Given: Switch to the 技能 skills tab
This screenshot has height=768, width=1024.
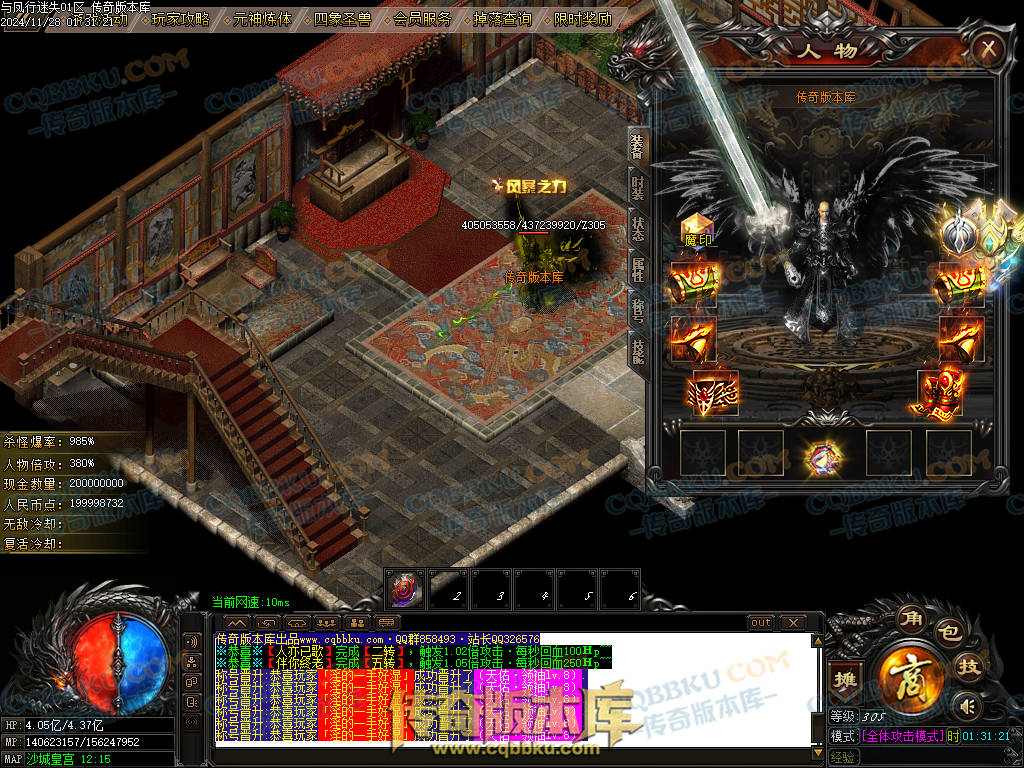Looking at the screenshot, I should (x=637, y=348).
